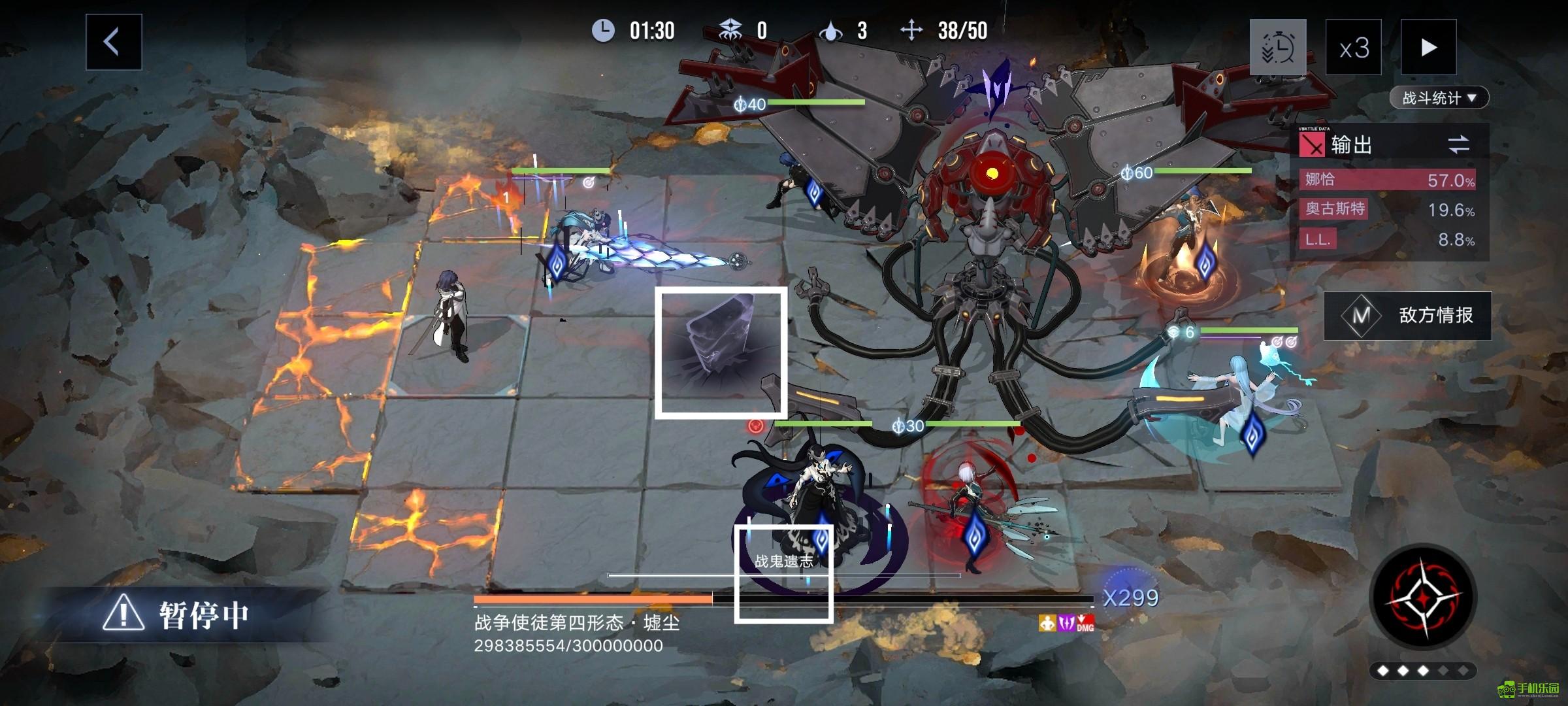
Task: Click the clock timer icon showing 01:30
Action: pos(604,29)
